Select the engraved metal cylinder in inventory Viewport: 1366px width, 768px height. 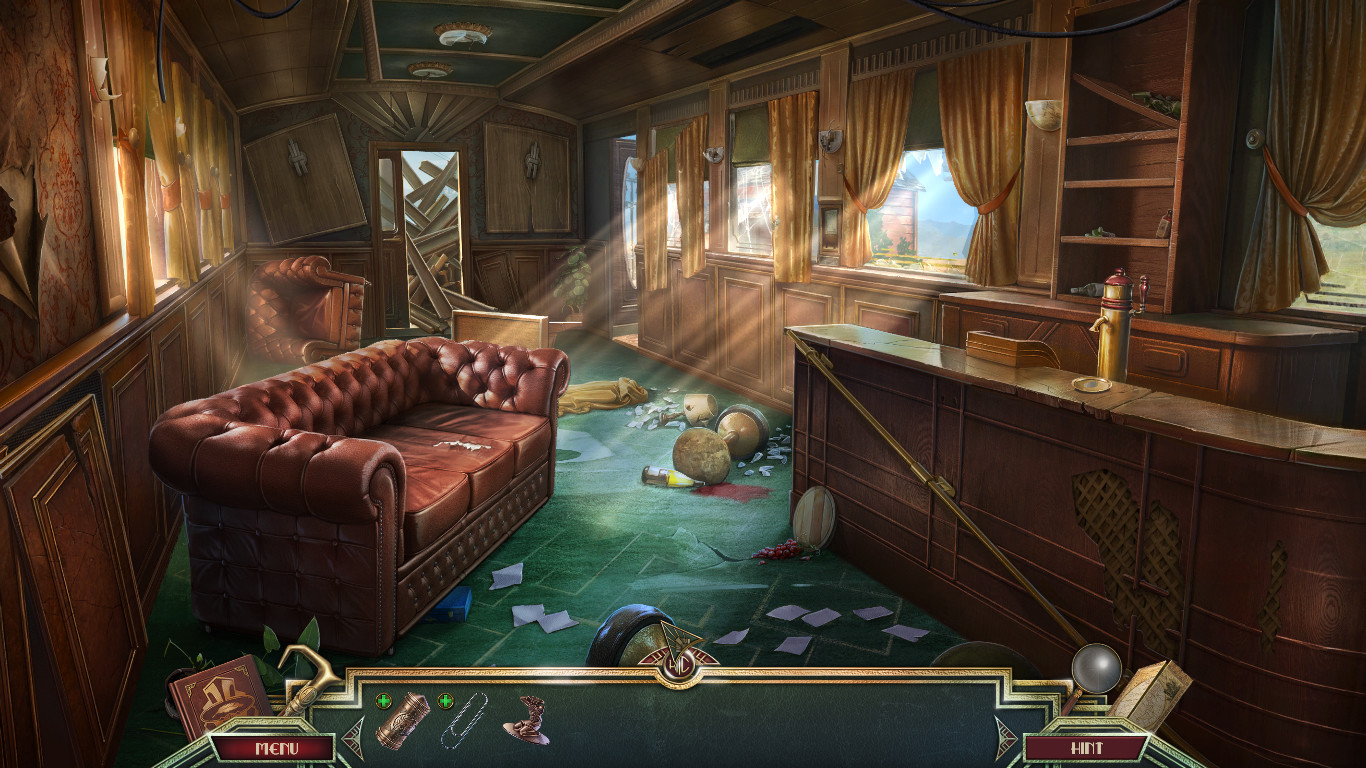(x=403, y=720)
